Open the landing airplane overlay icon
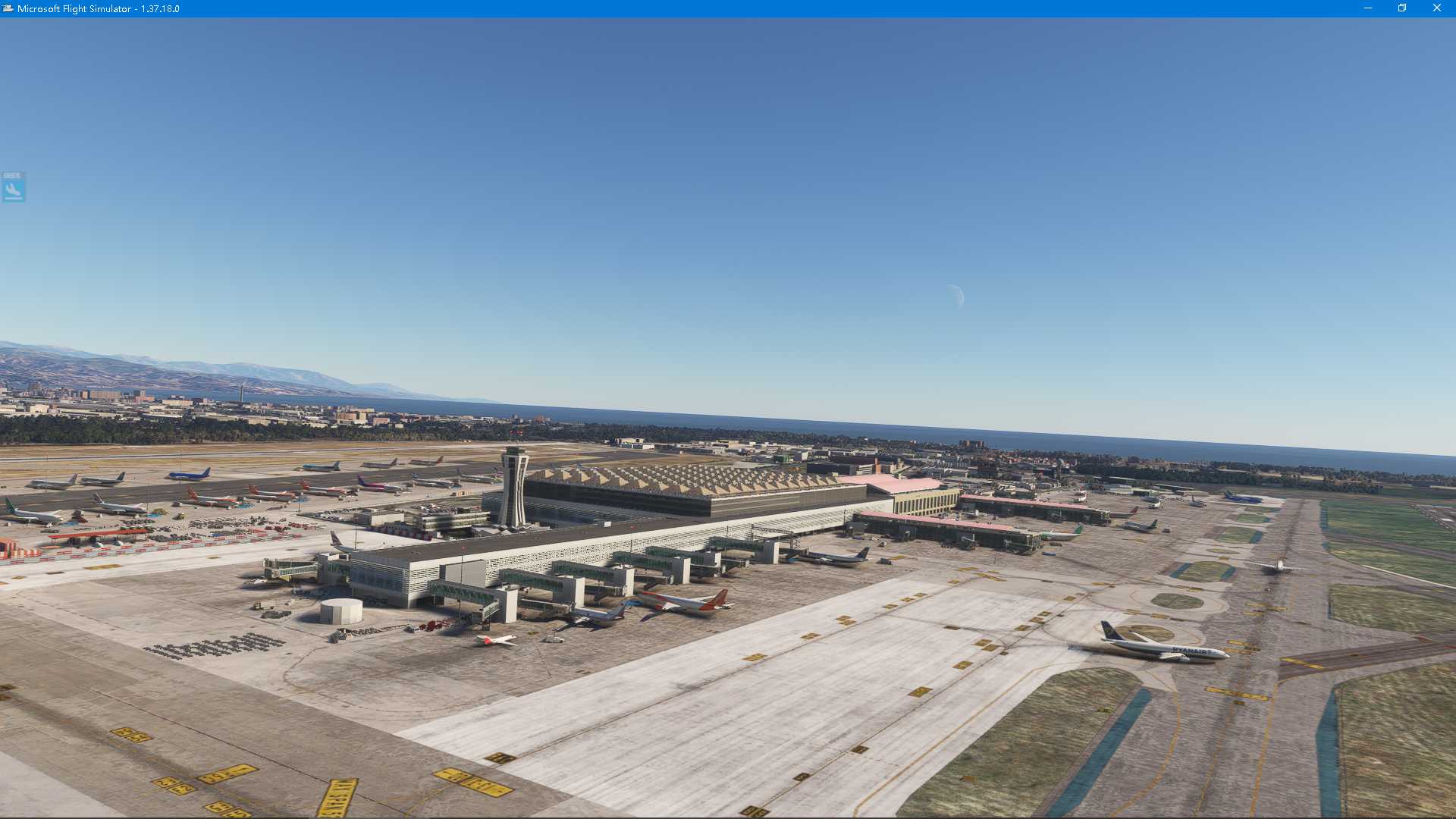1456x819 pixels. click(14, 187)
